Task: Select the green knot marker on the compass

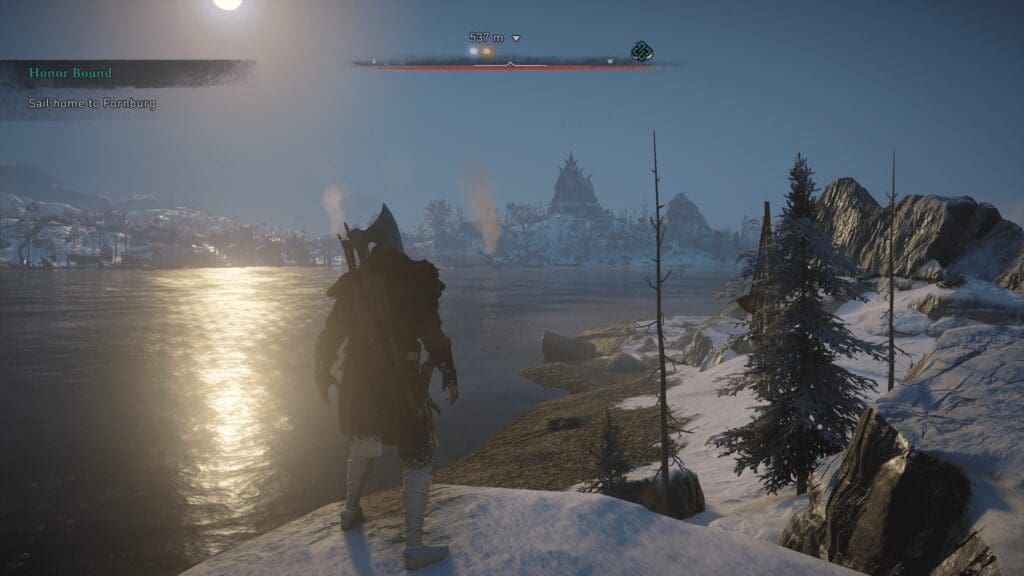Action: tap(641, 52)
